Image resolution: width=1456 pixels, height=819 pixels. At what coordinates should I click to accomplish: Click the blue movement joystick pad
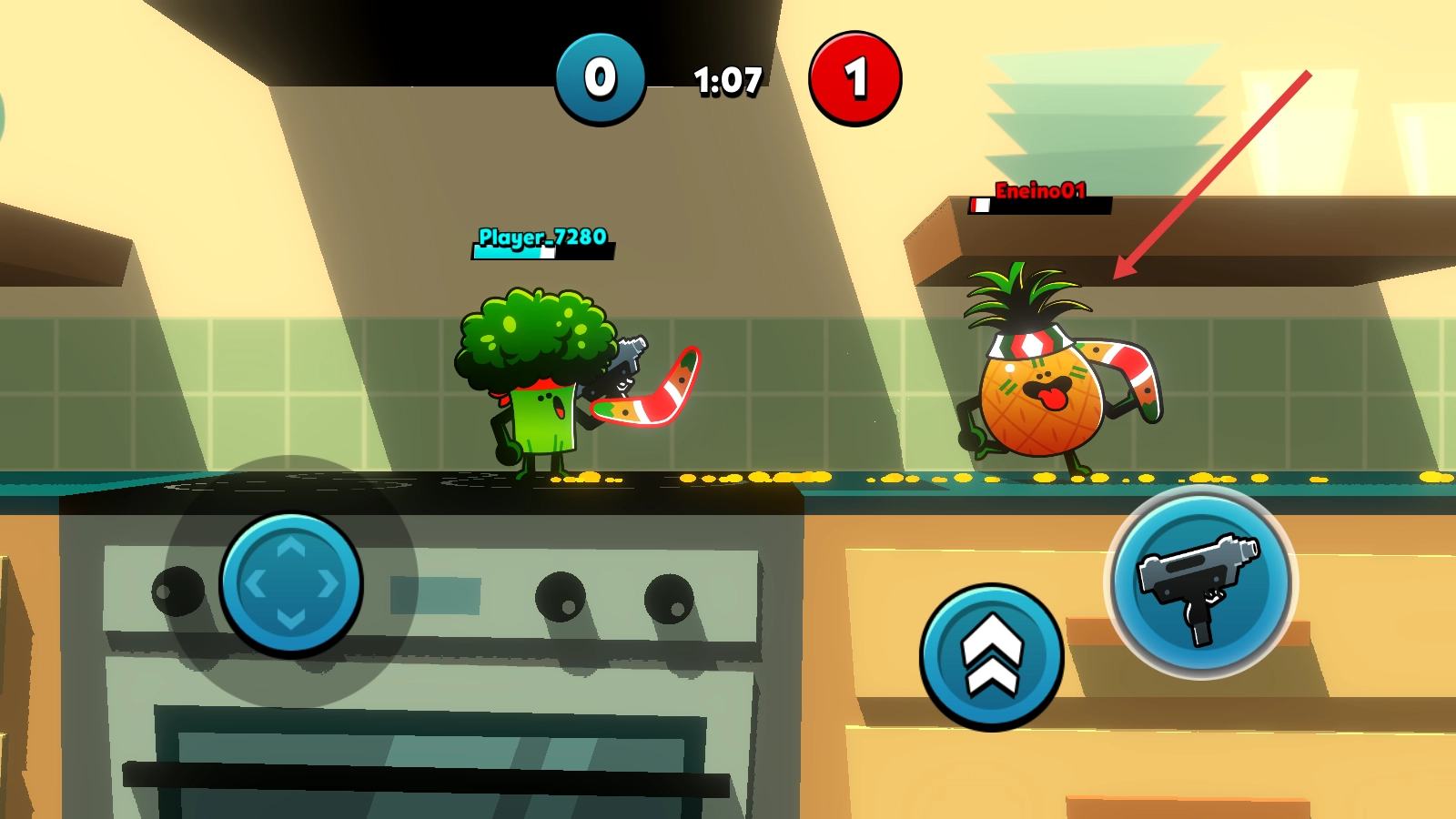click(x=291, y=583)
